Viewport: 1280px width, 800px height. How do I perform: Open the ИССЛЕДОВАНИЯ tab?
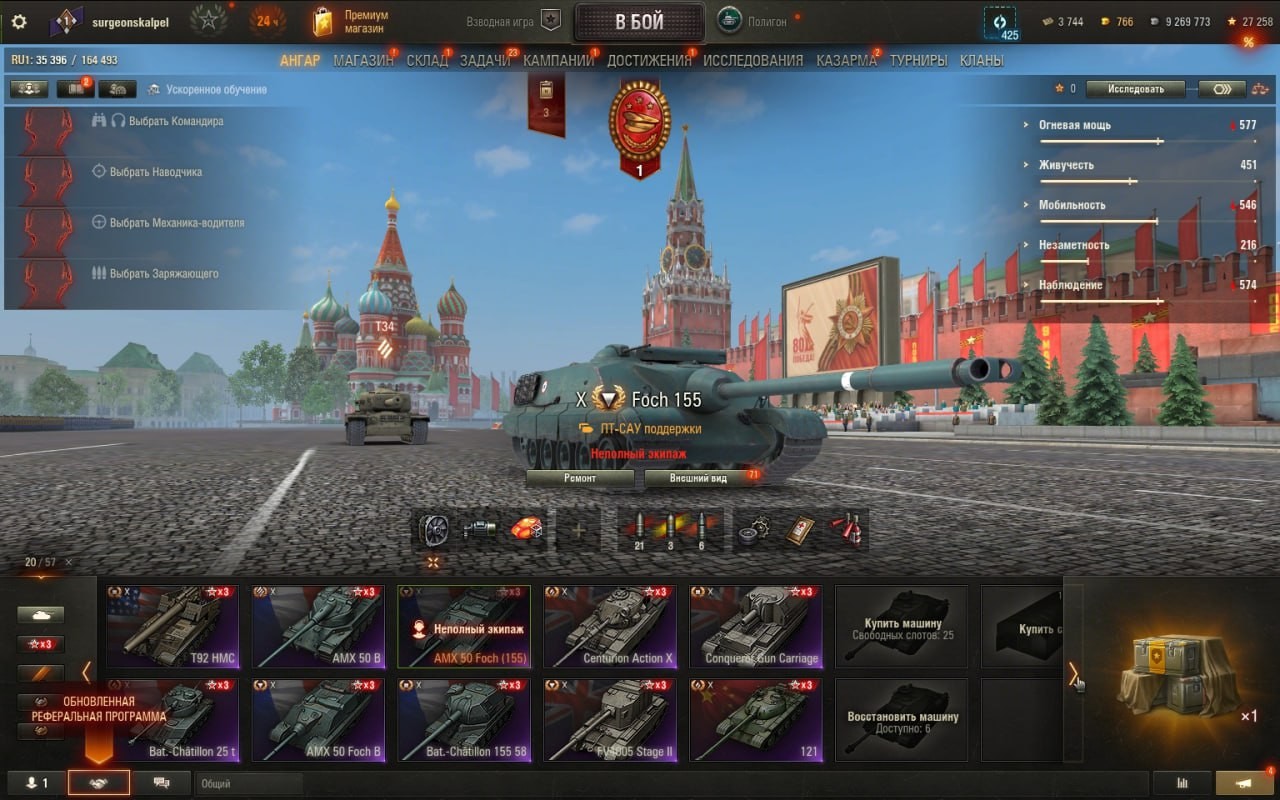pos(753,60)
